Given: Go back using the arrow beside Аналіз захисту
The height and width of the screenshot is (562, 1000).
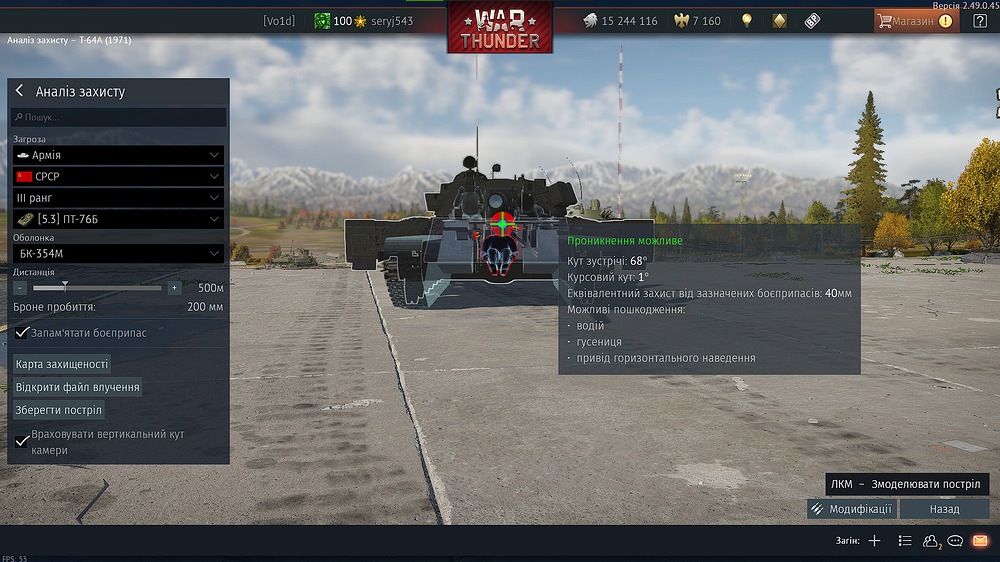Looking at the screenshot, I should pyautogui.click(x=19, y=91).
